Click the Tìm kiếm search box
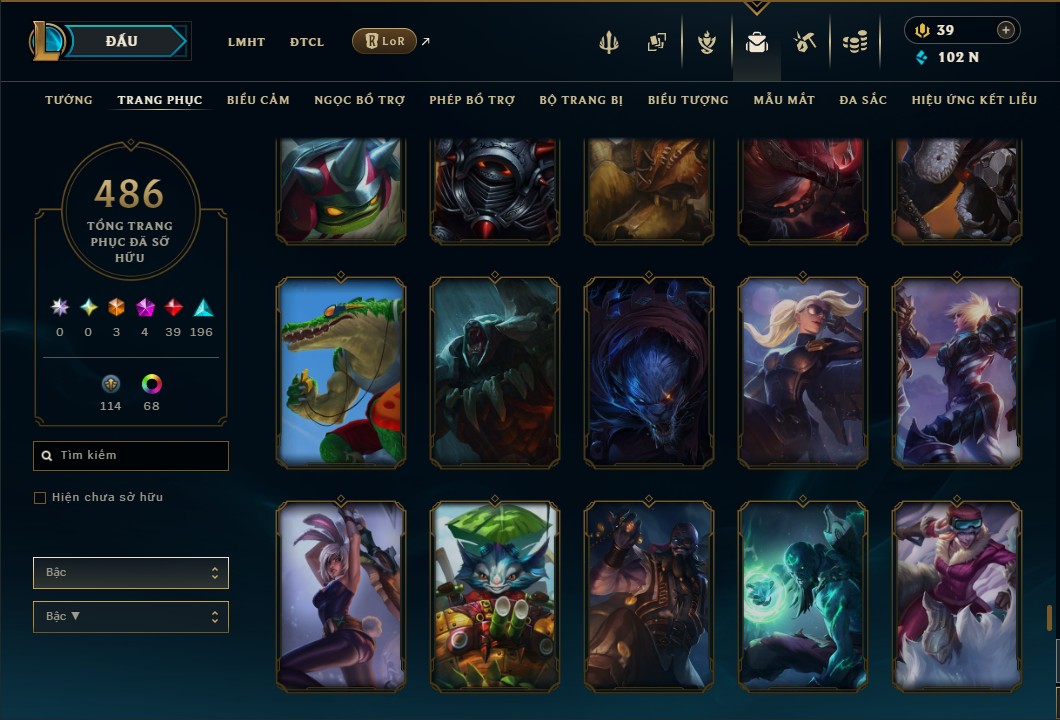Viewport: 1060px width, 720px height. tap(131, 456)
